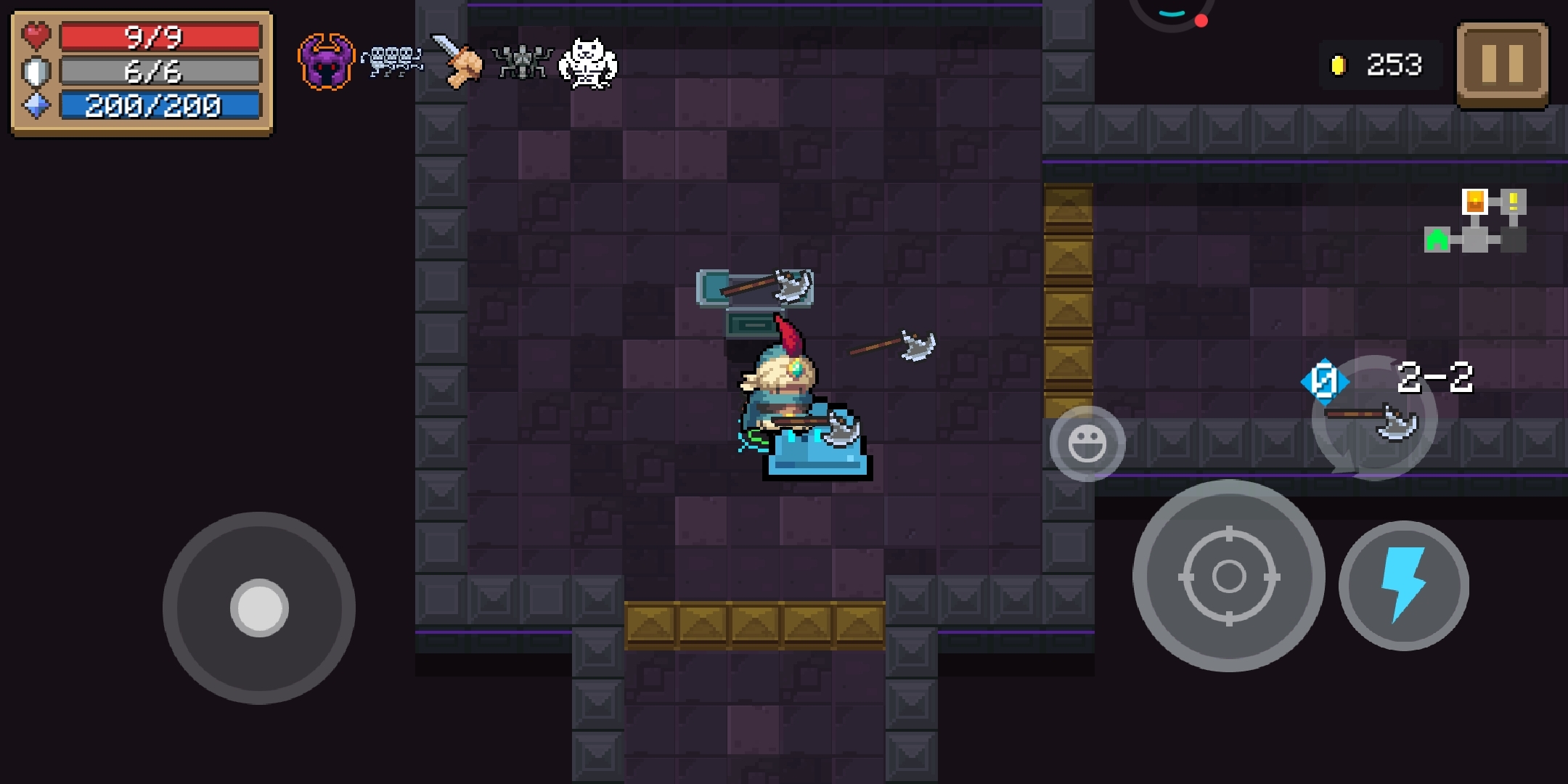Select the three skulls buff icon
This screenshot has height=784, width=1568.
392,61
